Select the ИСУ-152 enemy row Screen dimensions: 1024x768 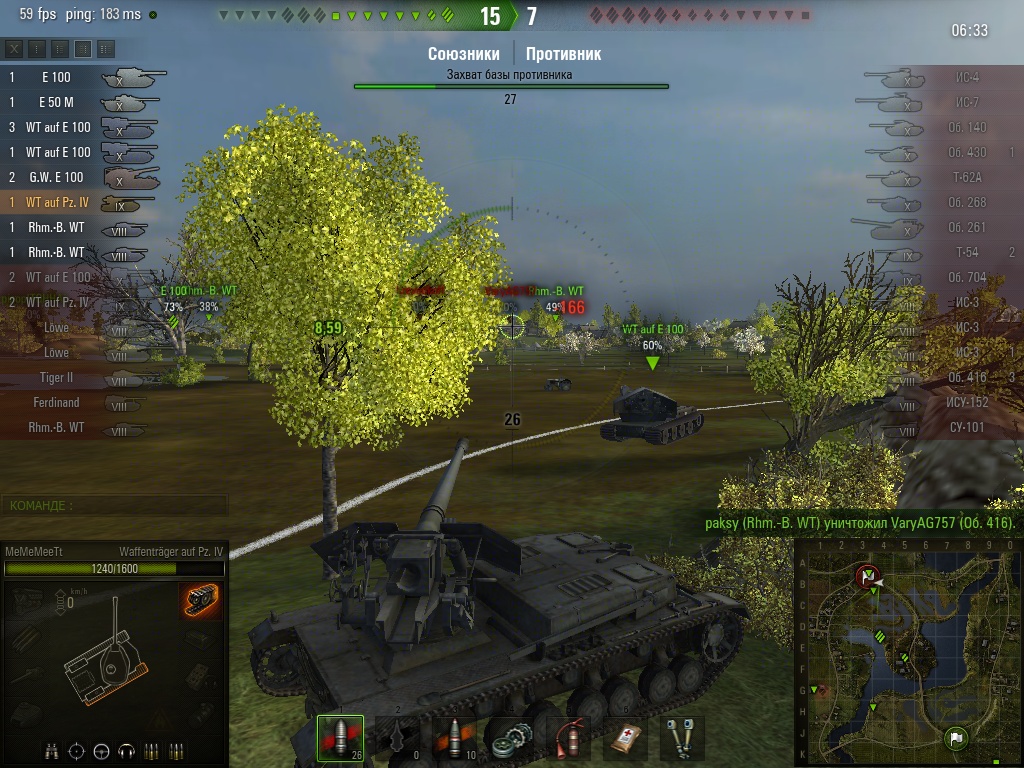(x=940, y=403)
